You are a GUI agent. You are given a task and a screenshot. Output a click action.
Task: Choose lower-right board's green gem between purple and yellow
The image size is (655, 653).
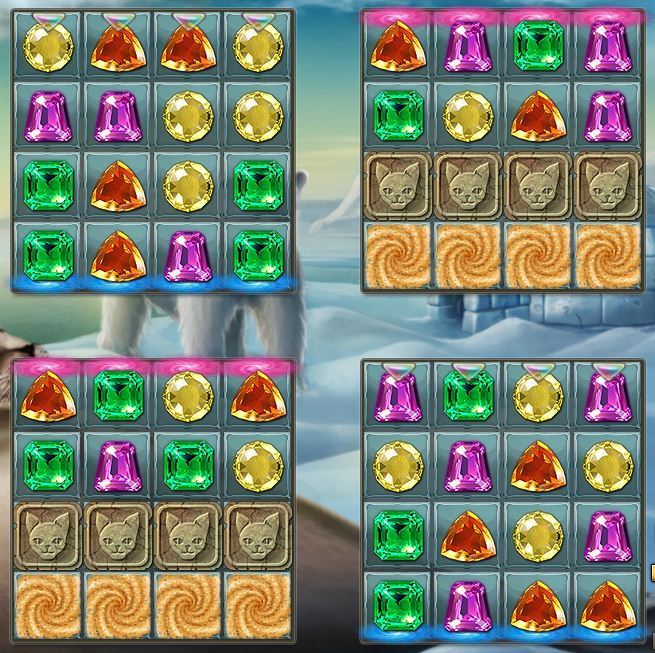click(x=468, y=396)
